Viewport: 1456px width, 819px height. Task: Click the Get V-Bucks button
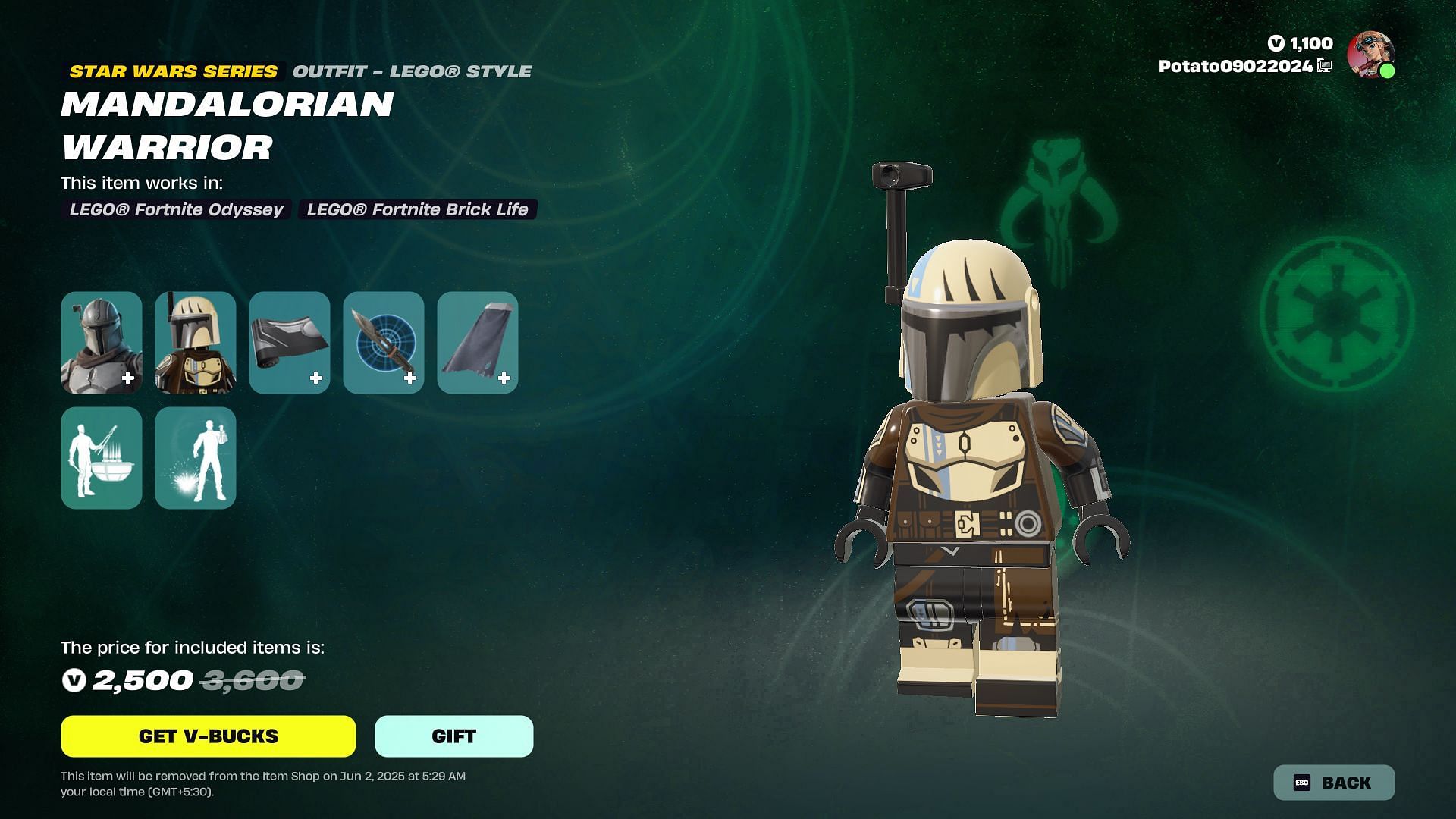tap(208, 736)
